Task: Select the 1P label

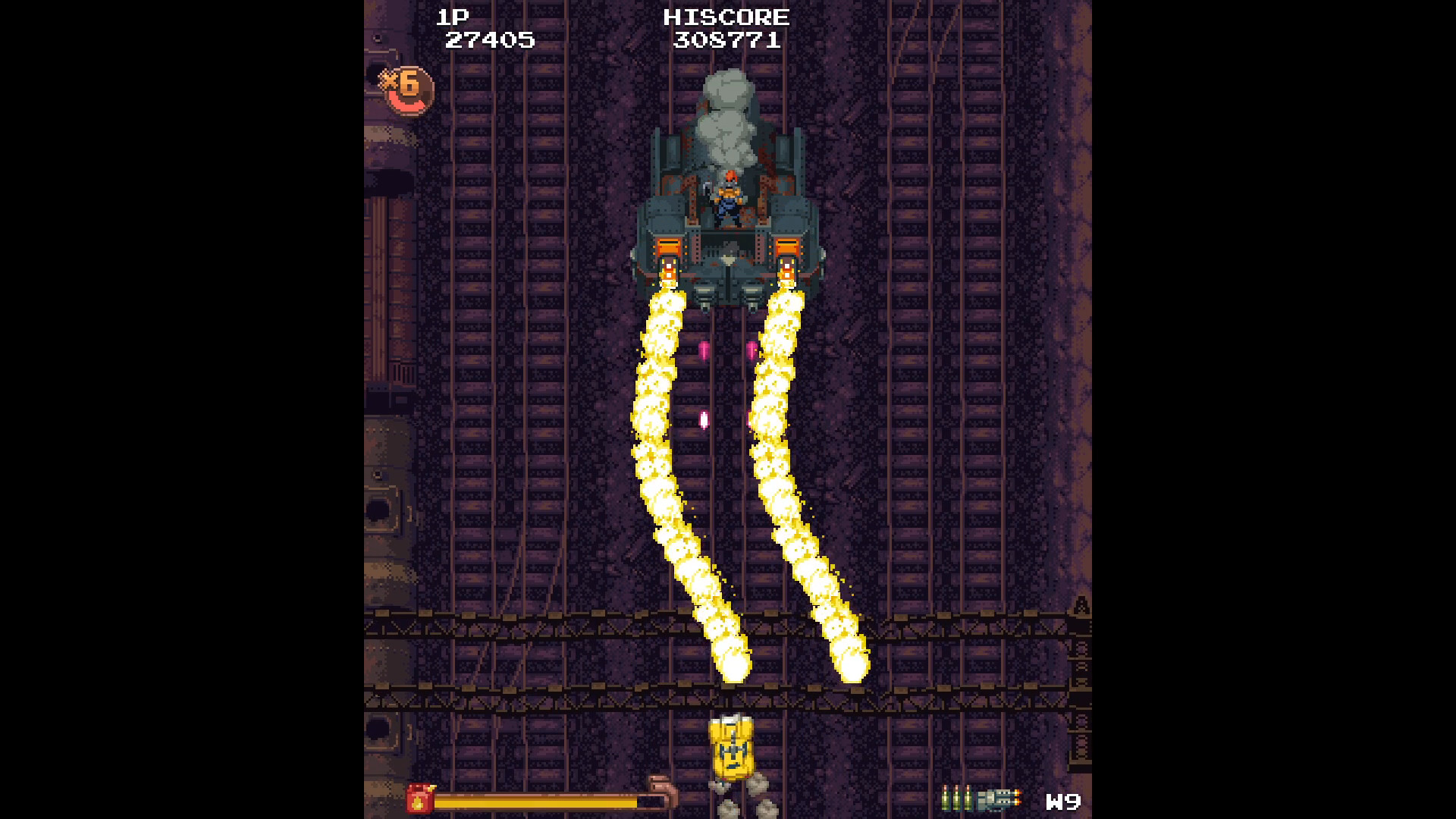Action: 455,17
